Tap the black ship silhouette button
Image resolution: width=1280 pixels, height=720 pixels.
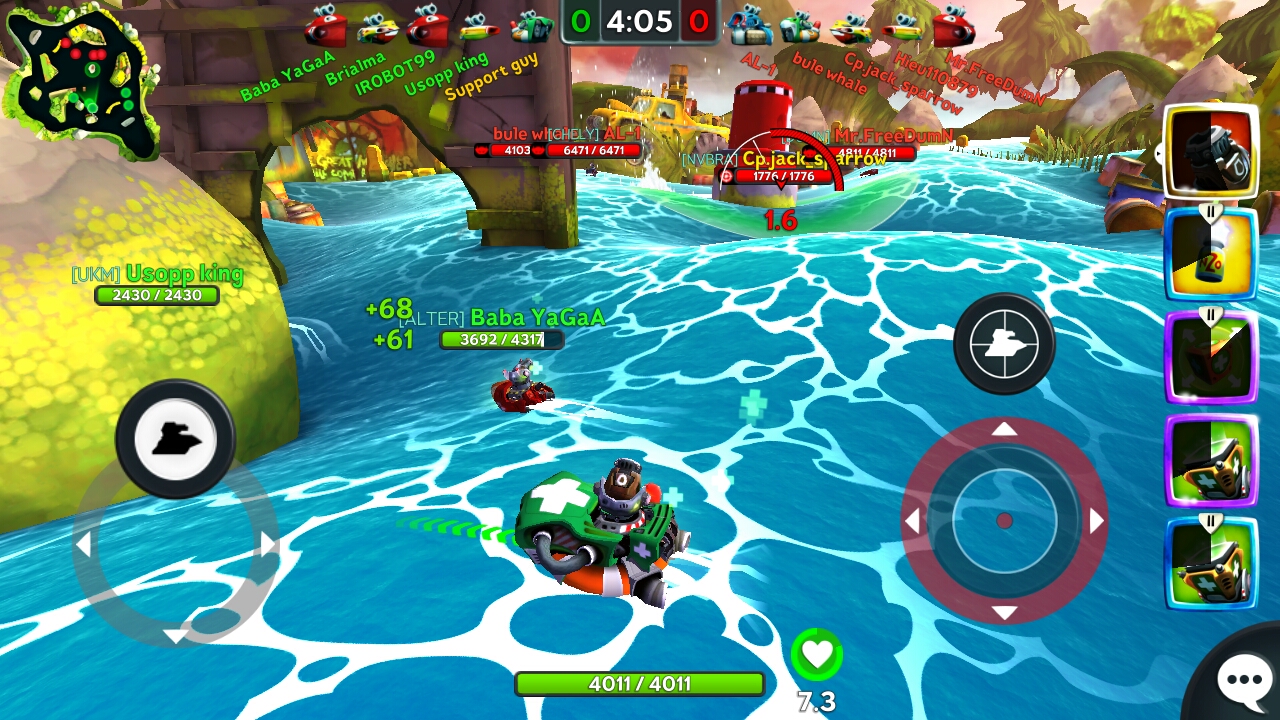175,438
